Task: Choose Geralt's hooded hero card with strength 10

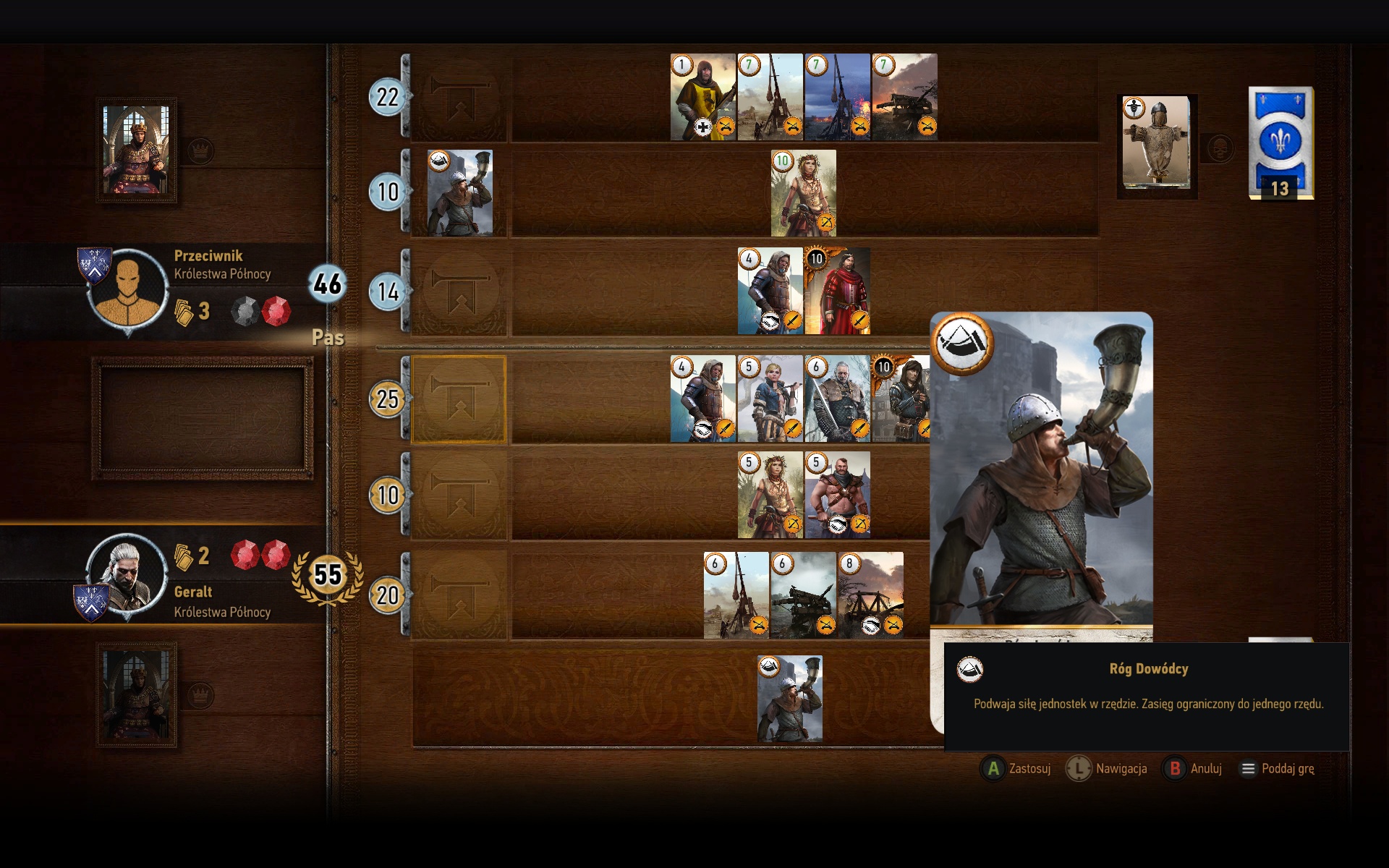Action: point(901,399)
